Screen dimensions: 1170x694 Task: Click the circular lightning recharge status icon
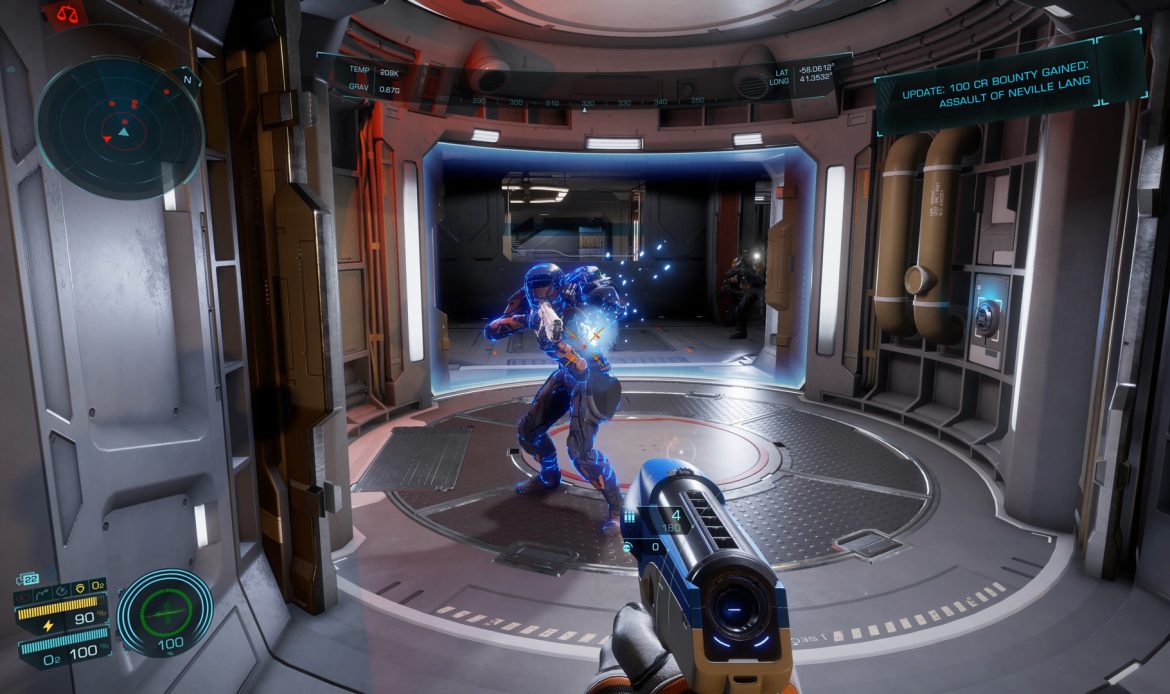(61, 591)
